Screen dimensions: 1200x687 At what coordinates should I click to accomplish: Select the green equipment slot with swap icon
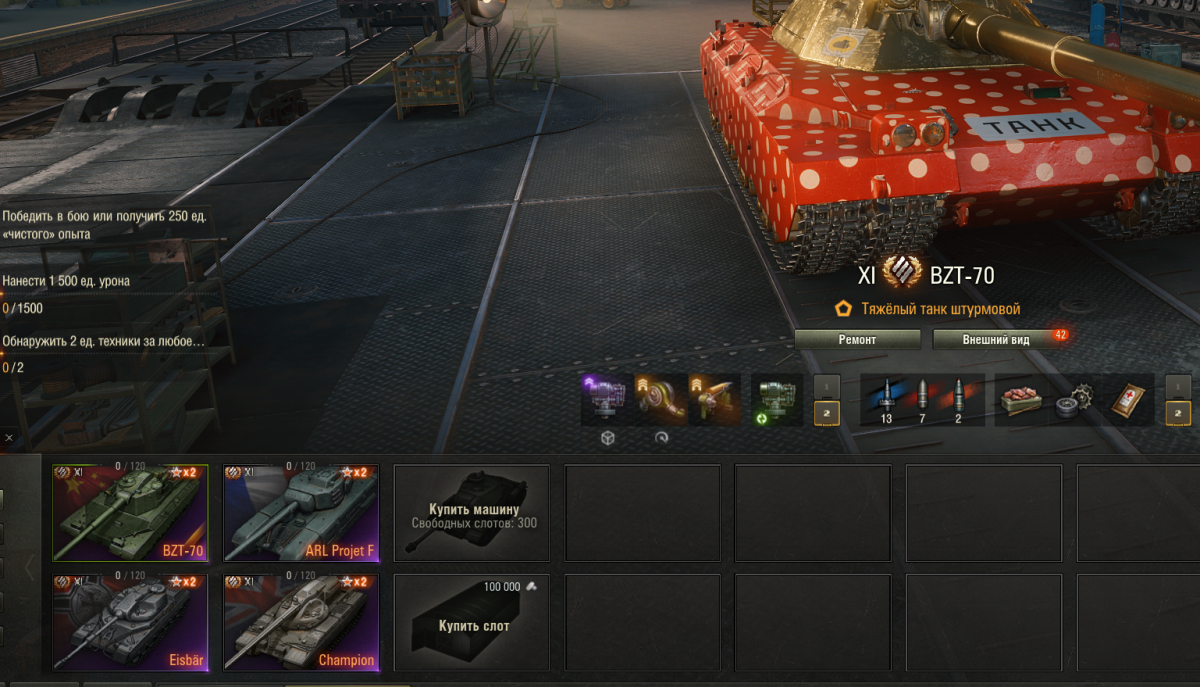776,399
